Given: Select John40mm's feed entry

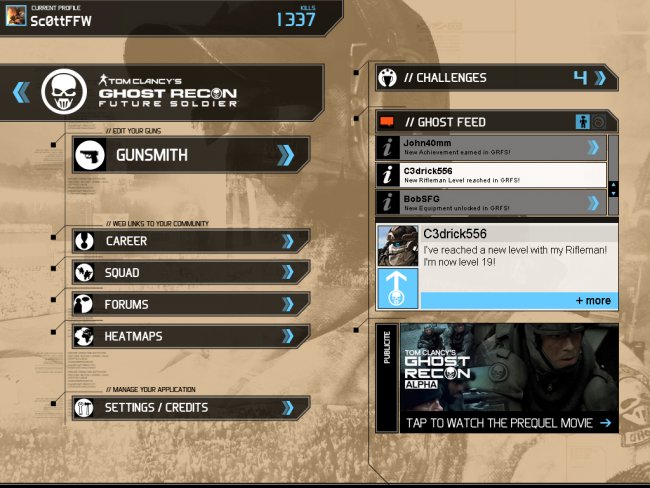Looking at the screenshot, I should (x=492, y=148).
